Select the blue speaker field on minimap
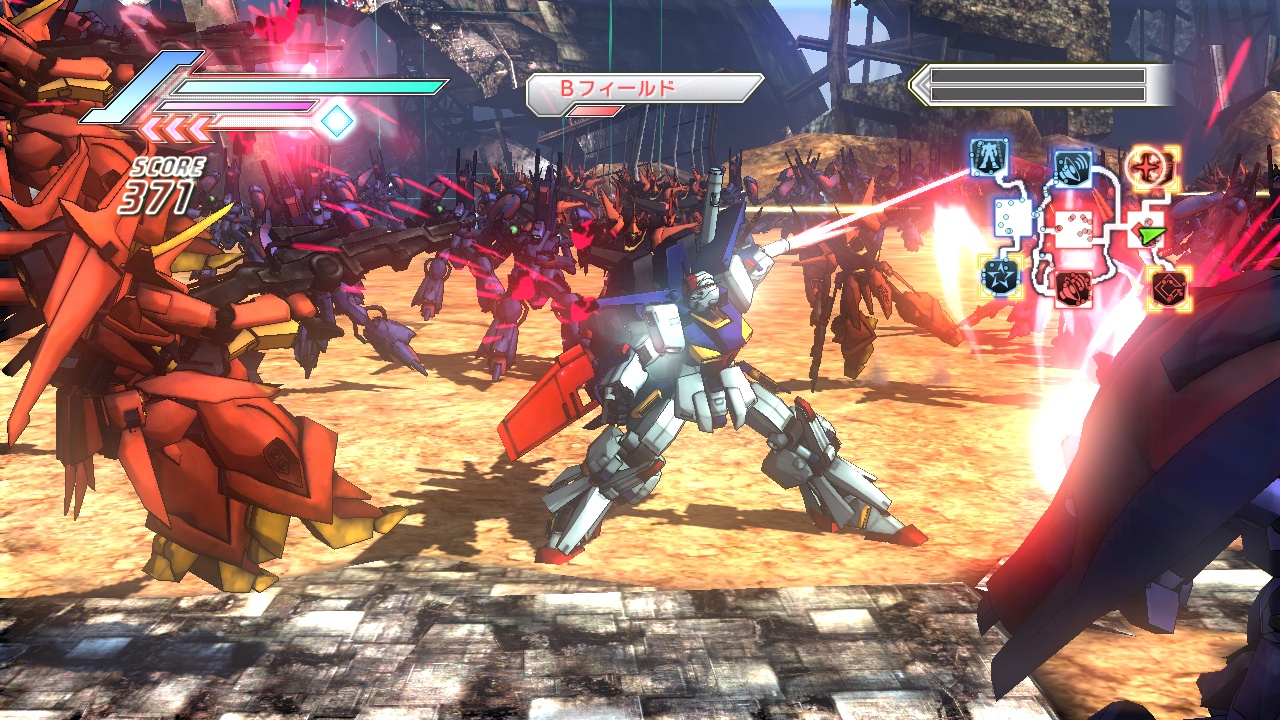 [1072, 166]
